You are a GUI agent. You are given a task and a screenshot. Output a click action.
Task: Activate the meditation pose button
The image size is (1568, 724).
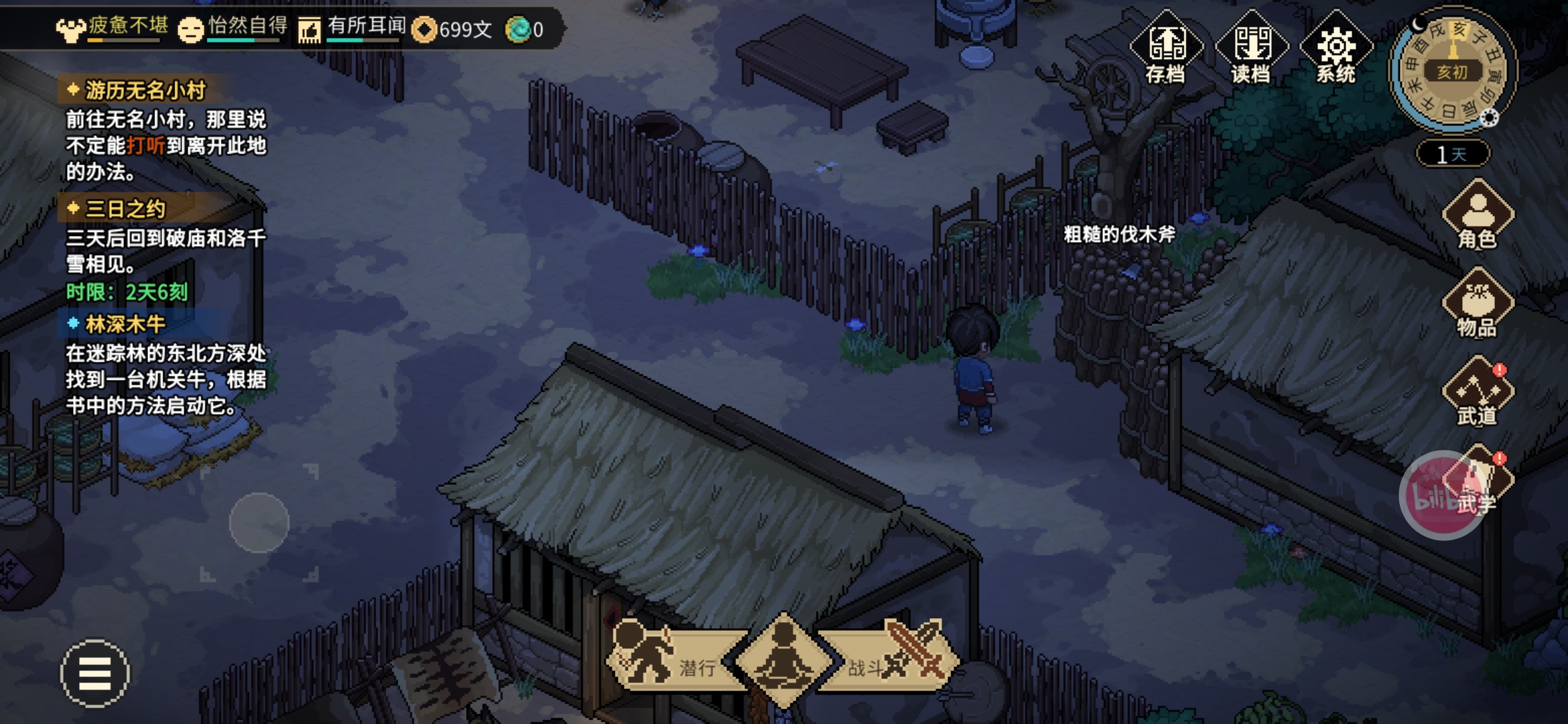pos(783,660)
